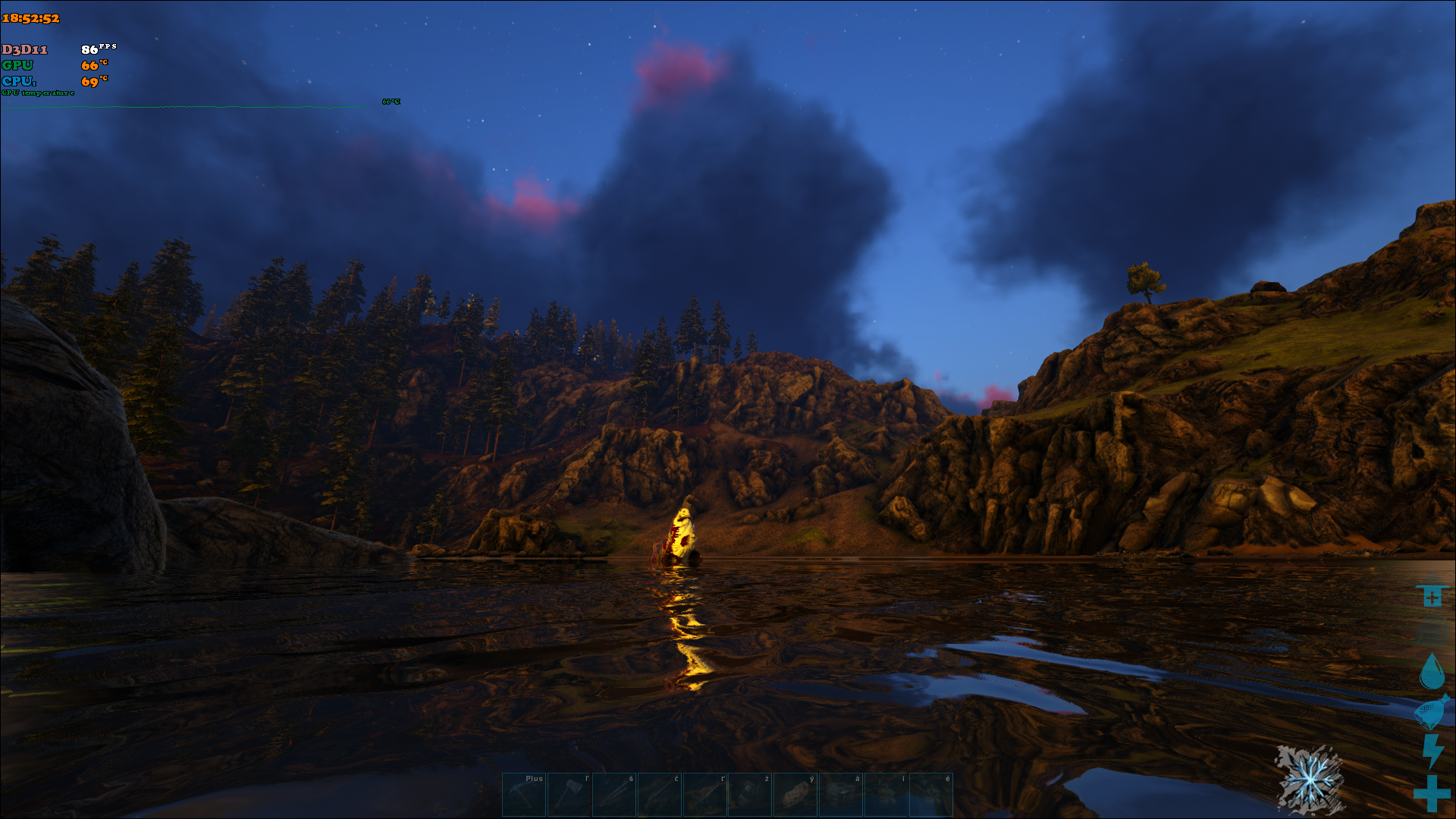Viewport: 1456px width, 819px height.
Task: Select the pickaxe hotbar slot
Action: pos(524,794)
